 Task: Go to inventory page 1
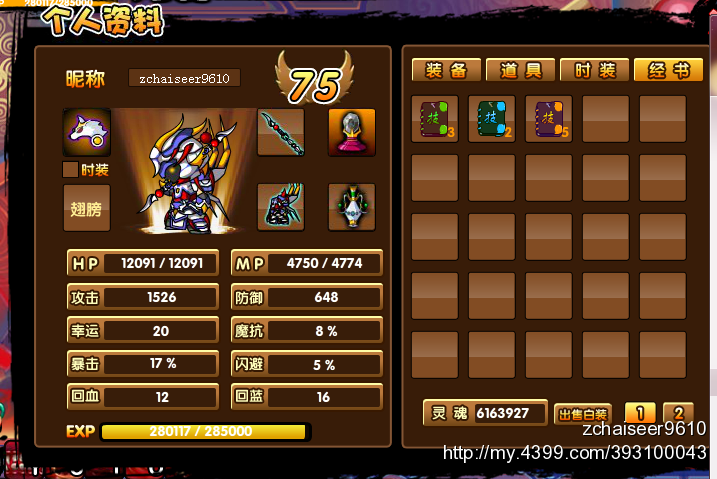click(640, 413)
